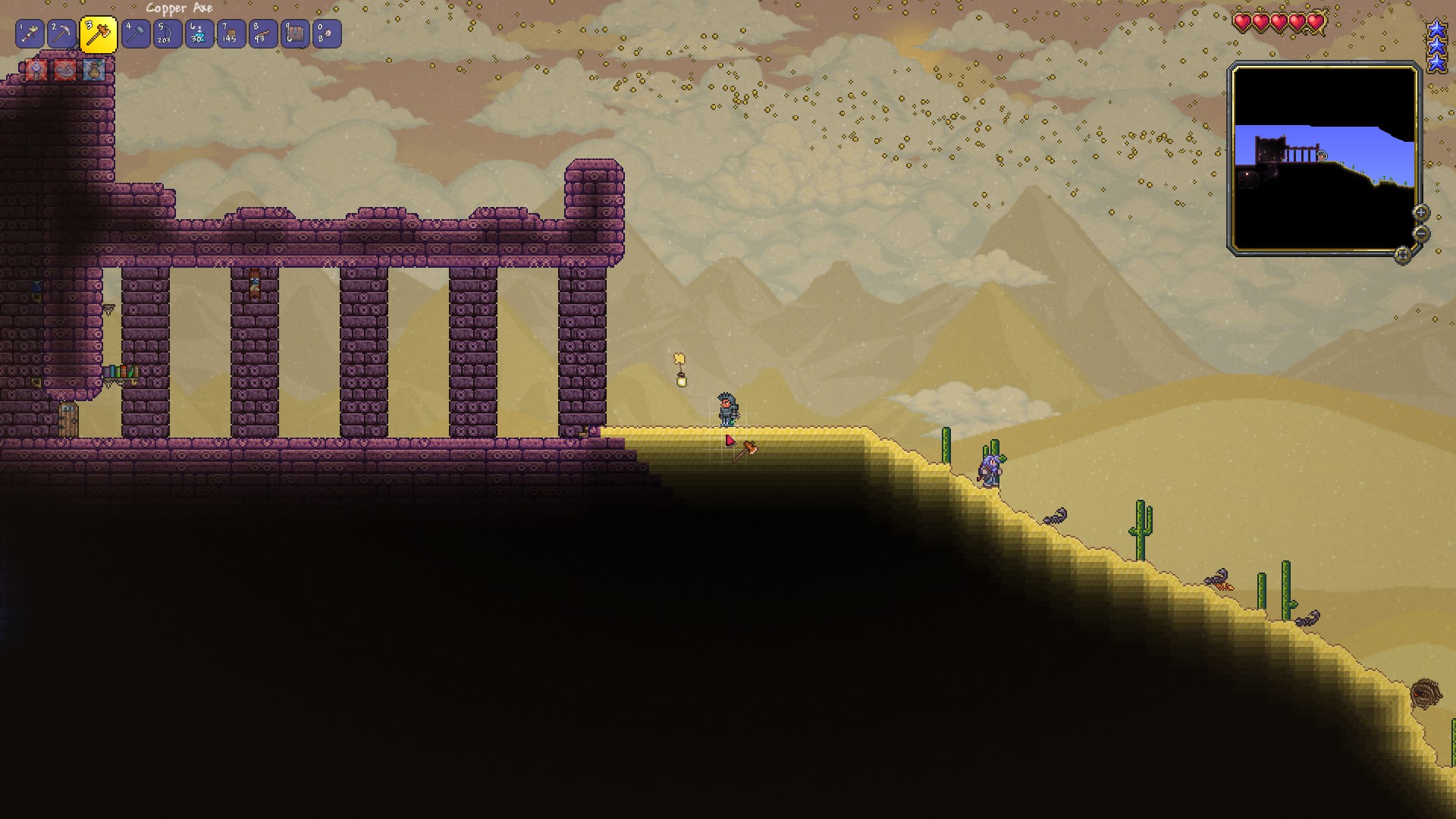Viewport: 1456px width, 819px height.
Task: Click the player marker on the minimap
Action: tap(1322, 155)
